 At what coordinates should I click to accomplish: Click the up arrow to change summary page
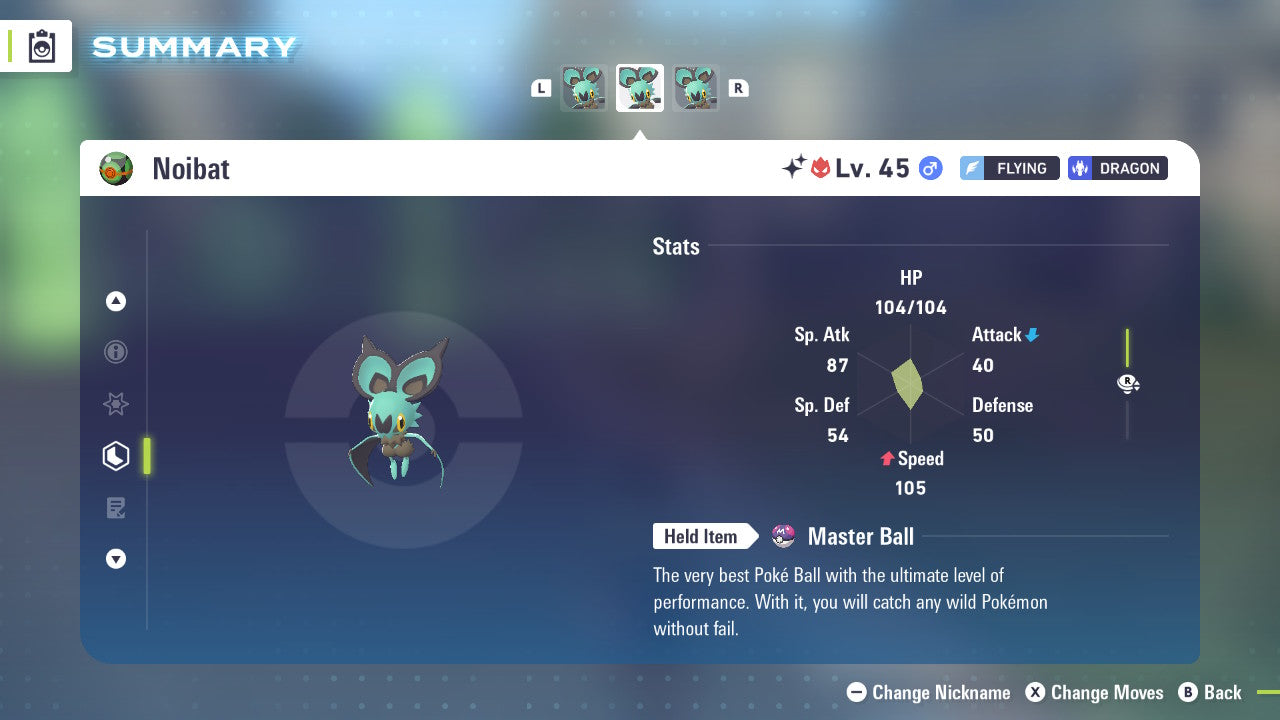115,301
